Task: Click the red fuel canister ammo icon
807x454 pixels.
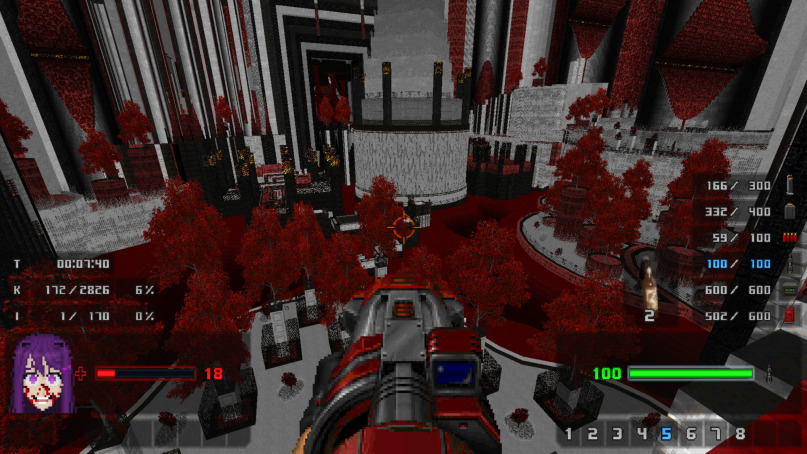Action: point(789,315)
